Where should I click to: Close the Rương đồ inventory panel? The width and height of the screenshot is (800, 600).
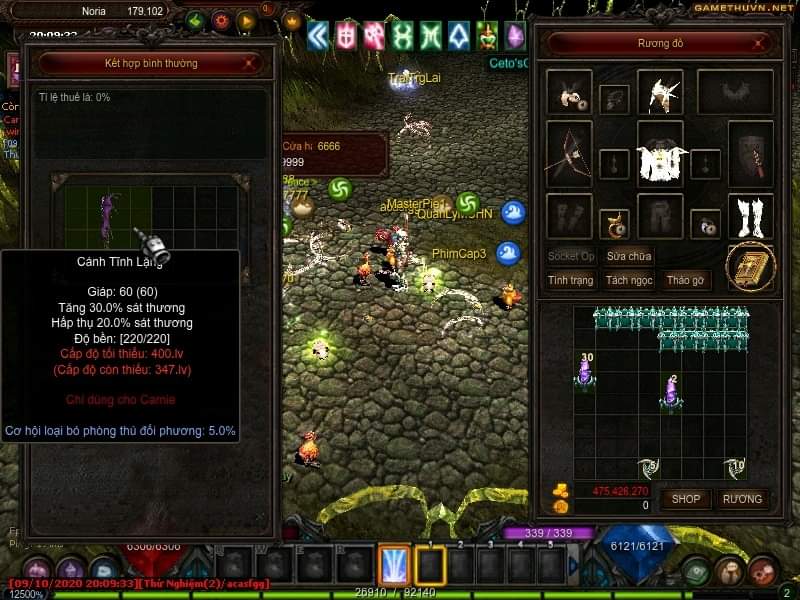tap(759, 44)
